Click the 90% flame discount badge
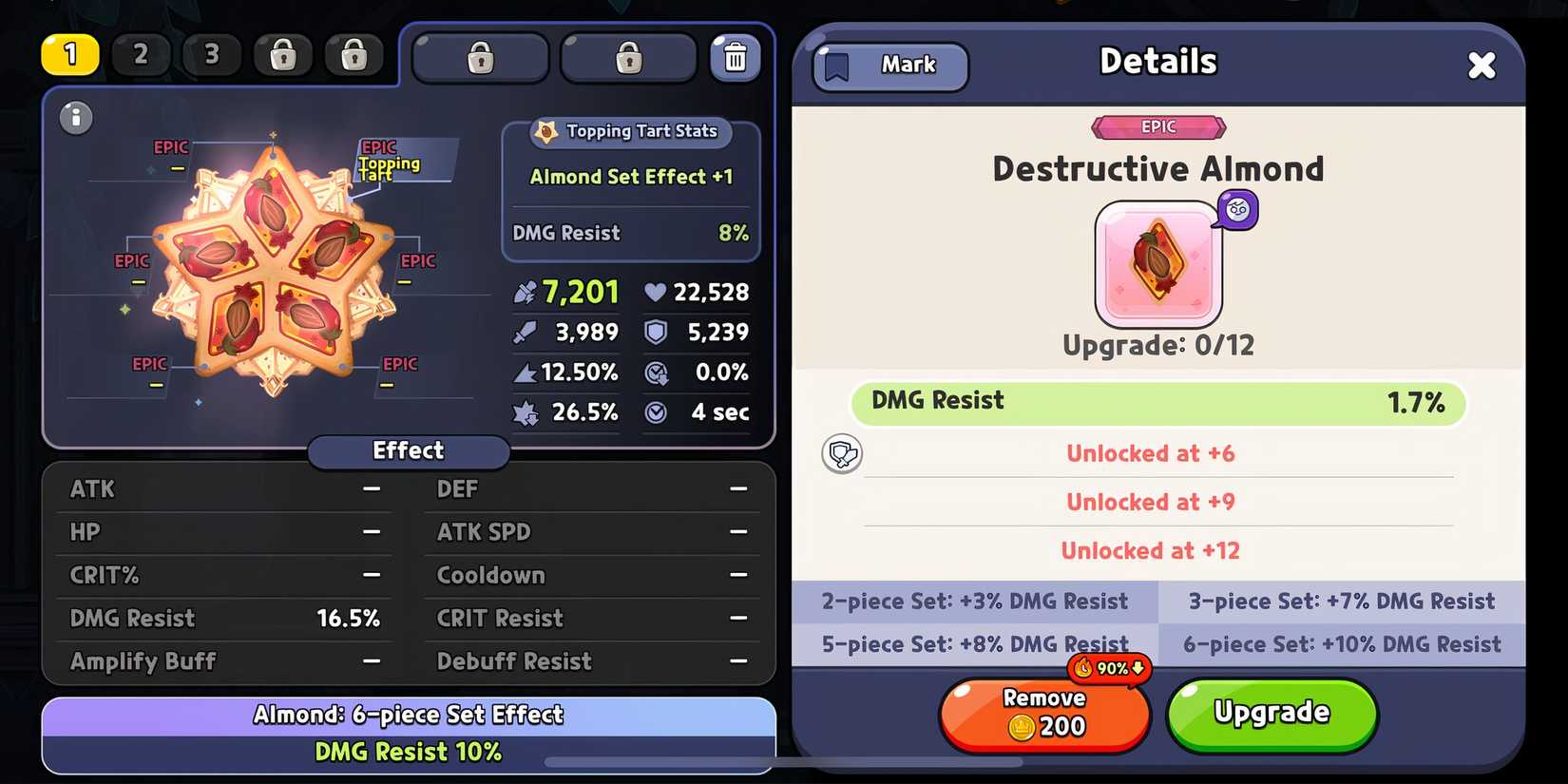 [x=1110, y=668]
